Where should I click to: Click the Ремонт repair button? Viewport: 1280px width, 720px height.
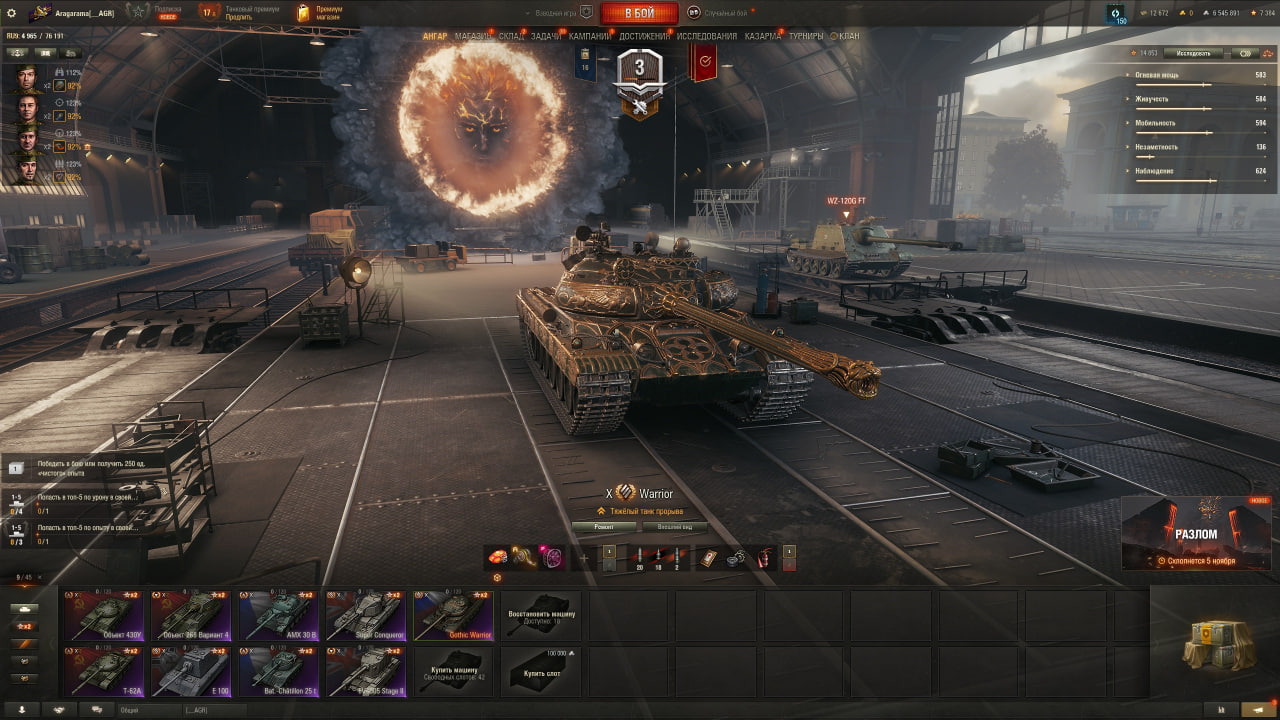[x=603, y=527]
